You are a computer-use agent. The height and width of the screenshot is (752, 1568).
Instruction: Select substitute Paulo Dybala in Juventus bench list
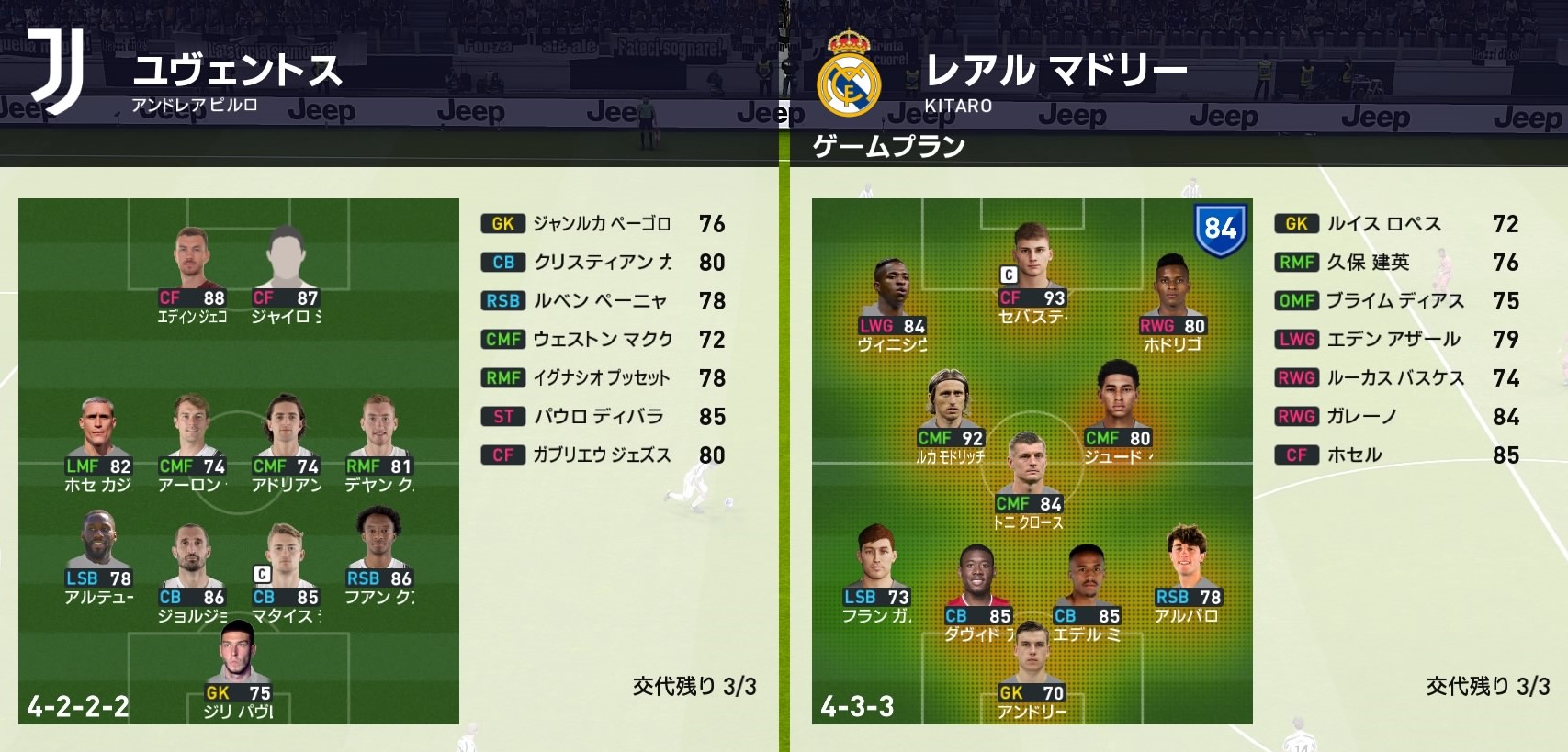598,417
